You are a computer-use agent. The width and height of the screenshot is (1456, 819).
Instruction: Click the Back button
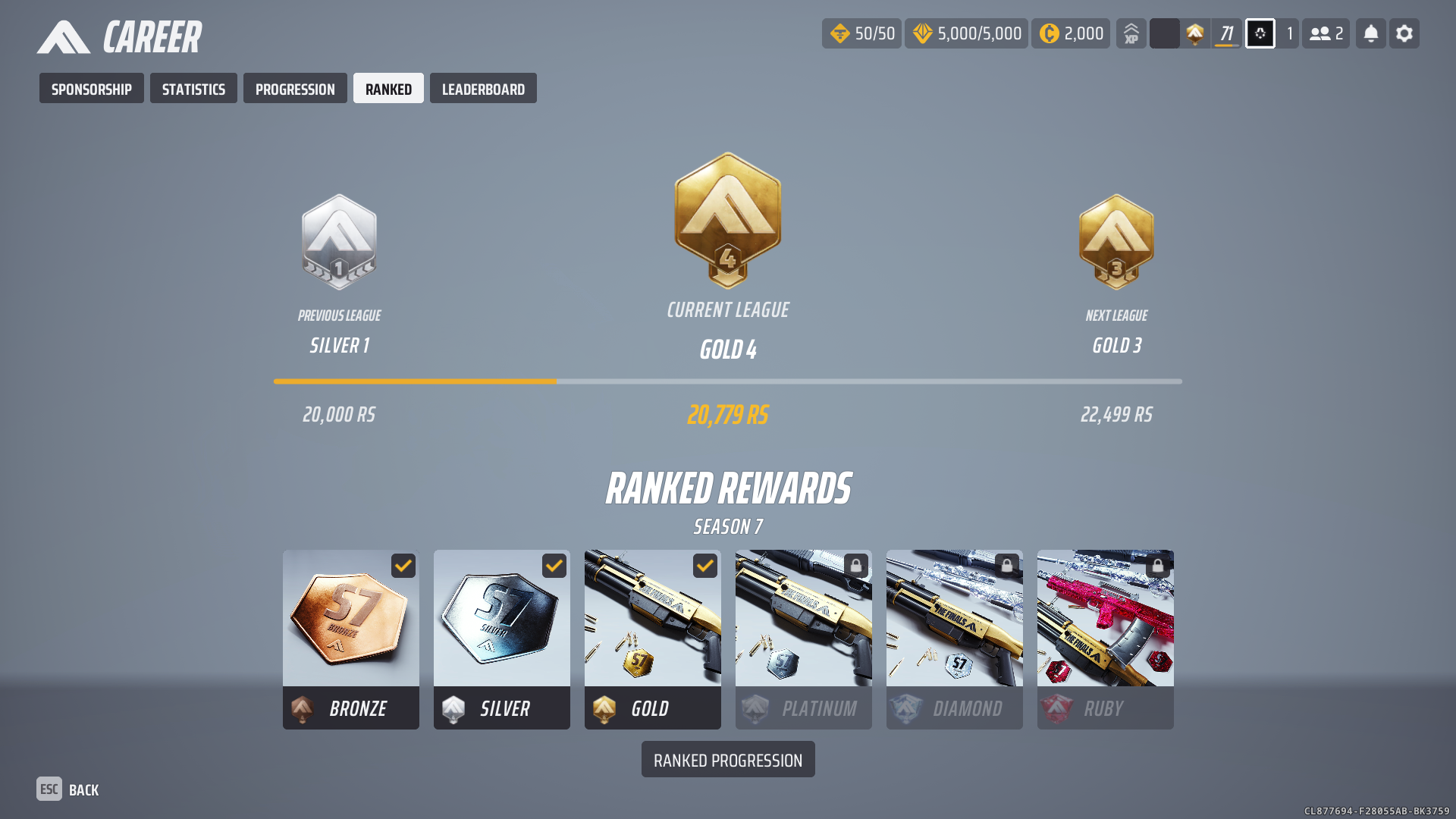pos(68,789)
